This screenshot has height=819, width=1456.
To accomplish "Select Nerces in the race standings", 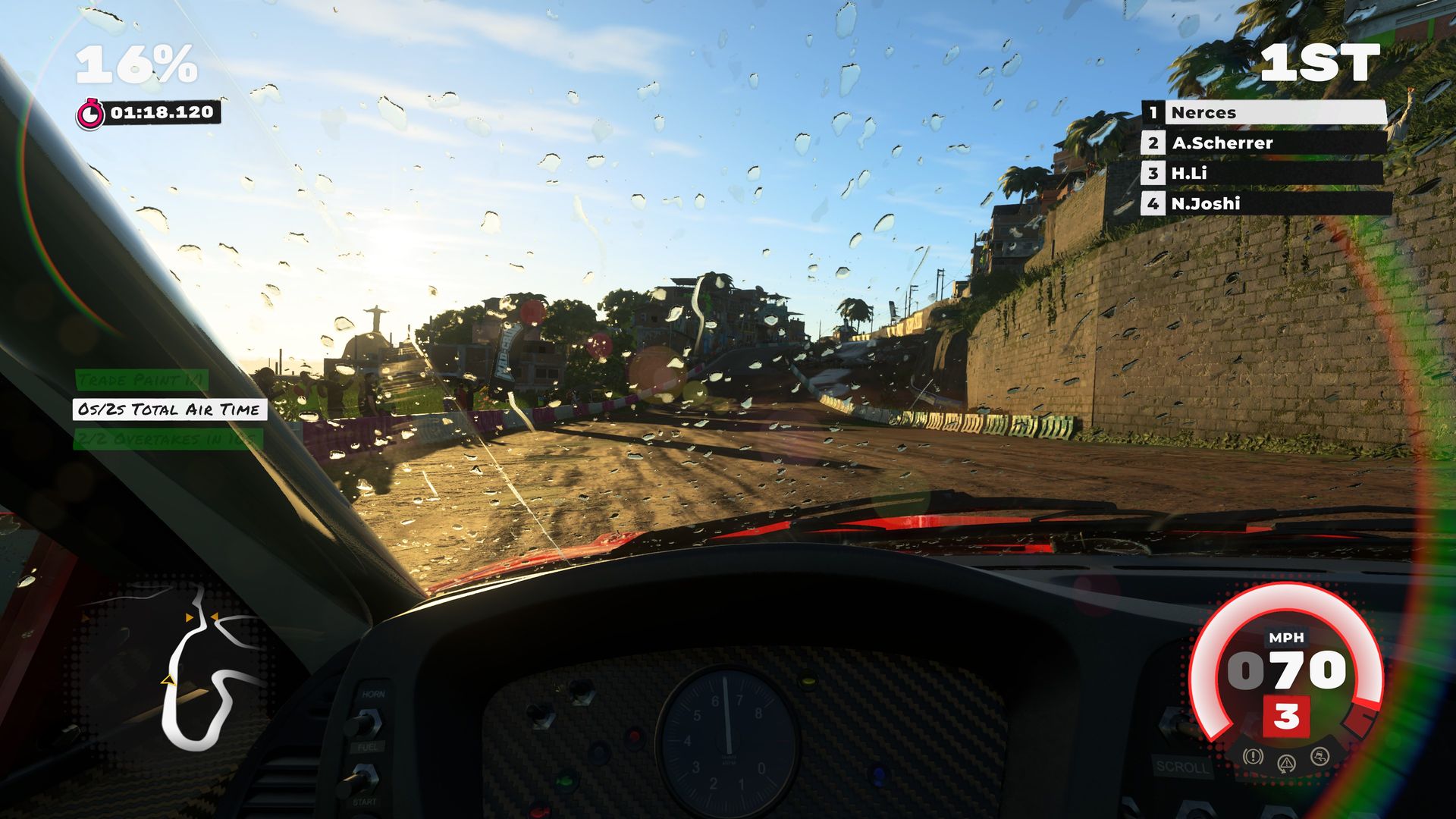I will click(1264, 113).
